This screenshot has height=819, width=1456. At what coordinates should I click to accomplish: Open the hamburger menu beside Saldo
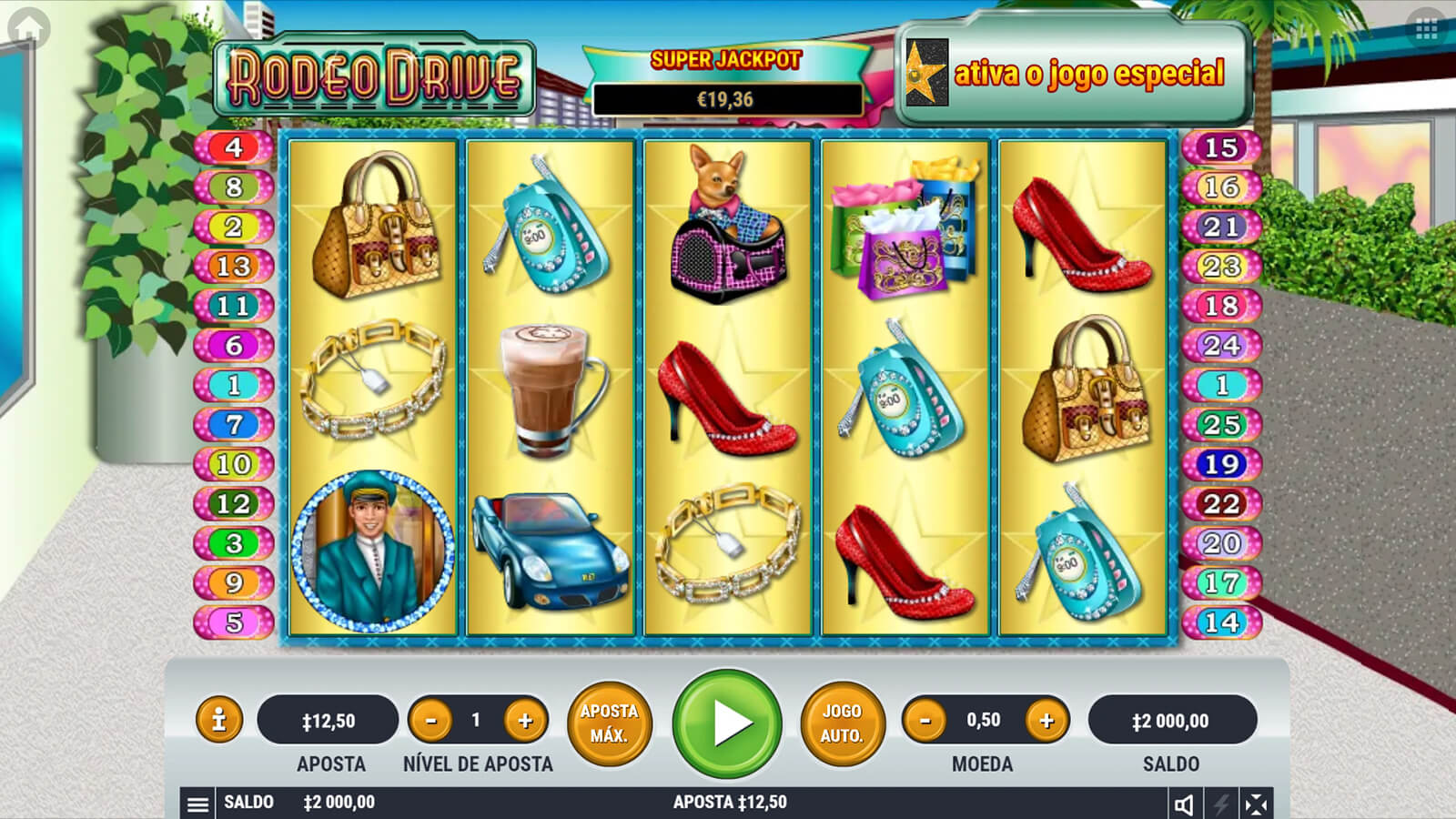(x=197, y=804)
